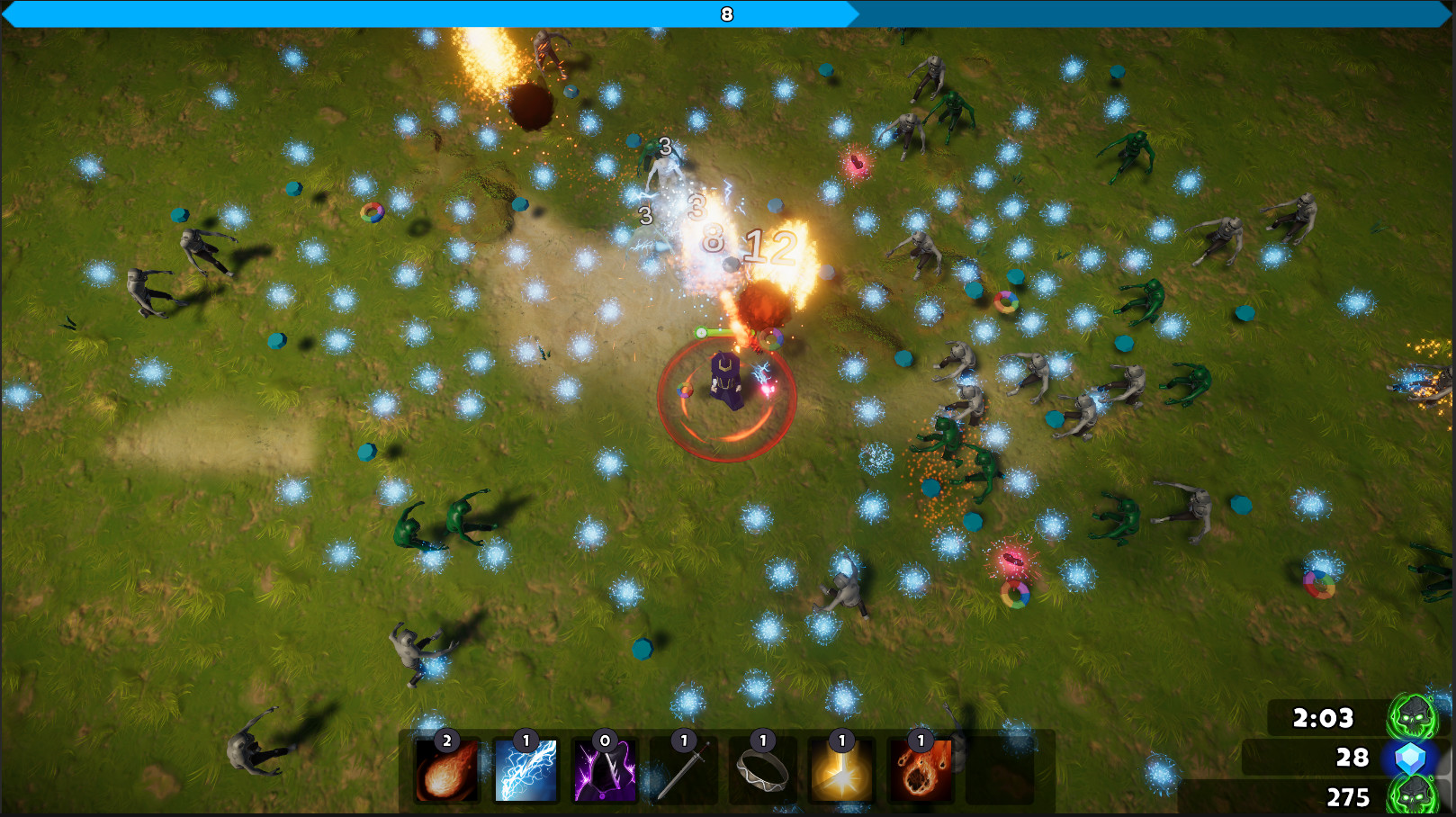This screenshot has height=817, width=1456.
Task: Select the Fireball ability icon
Action: tap(445, 771)
